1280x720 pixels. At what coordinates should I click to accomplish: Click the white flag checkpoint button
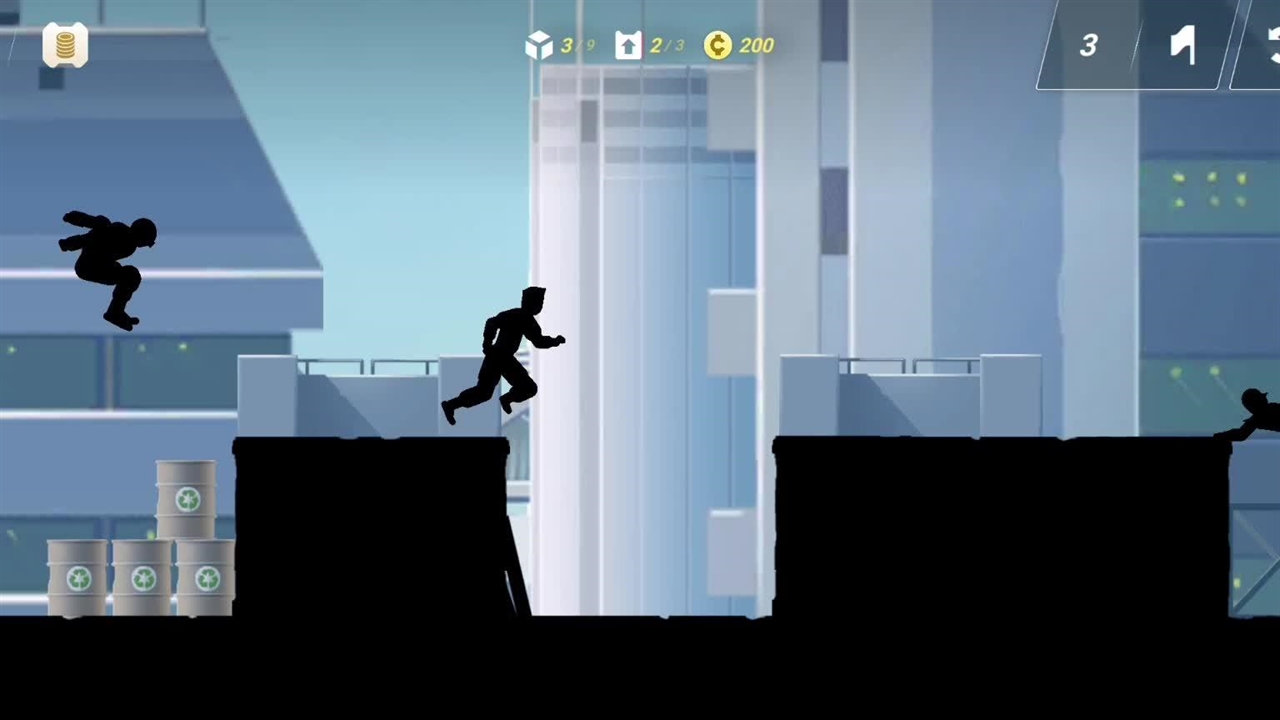[x=1183, y=46]
